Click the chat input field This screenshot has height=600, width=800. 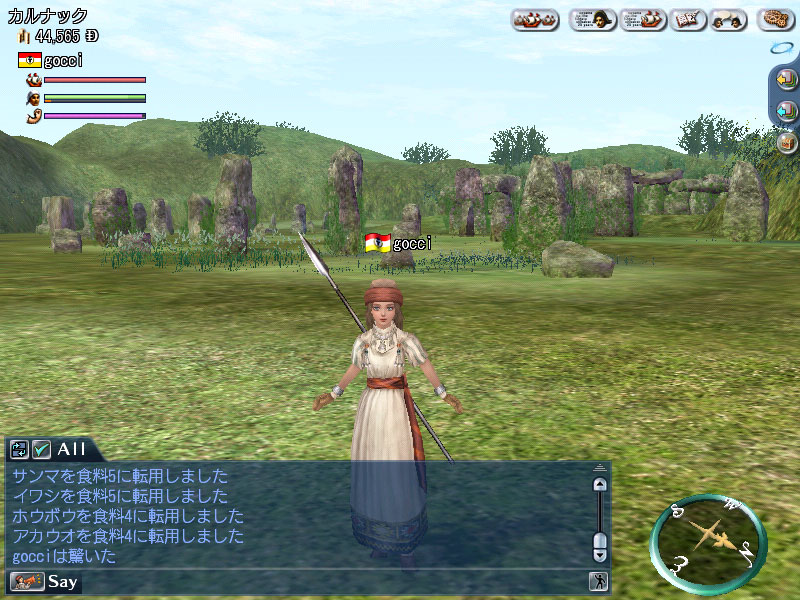pyautogui.click(x=330, y=581)
